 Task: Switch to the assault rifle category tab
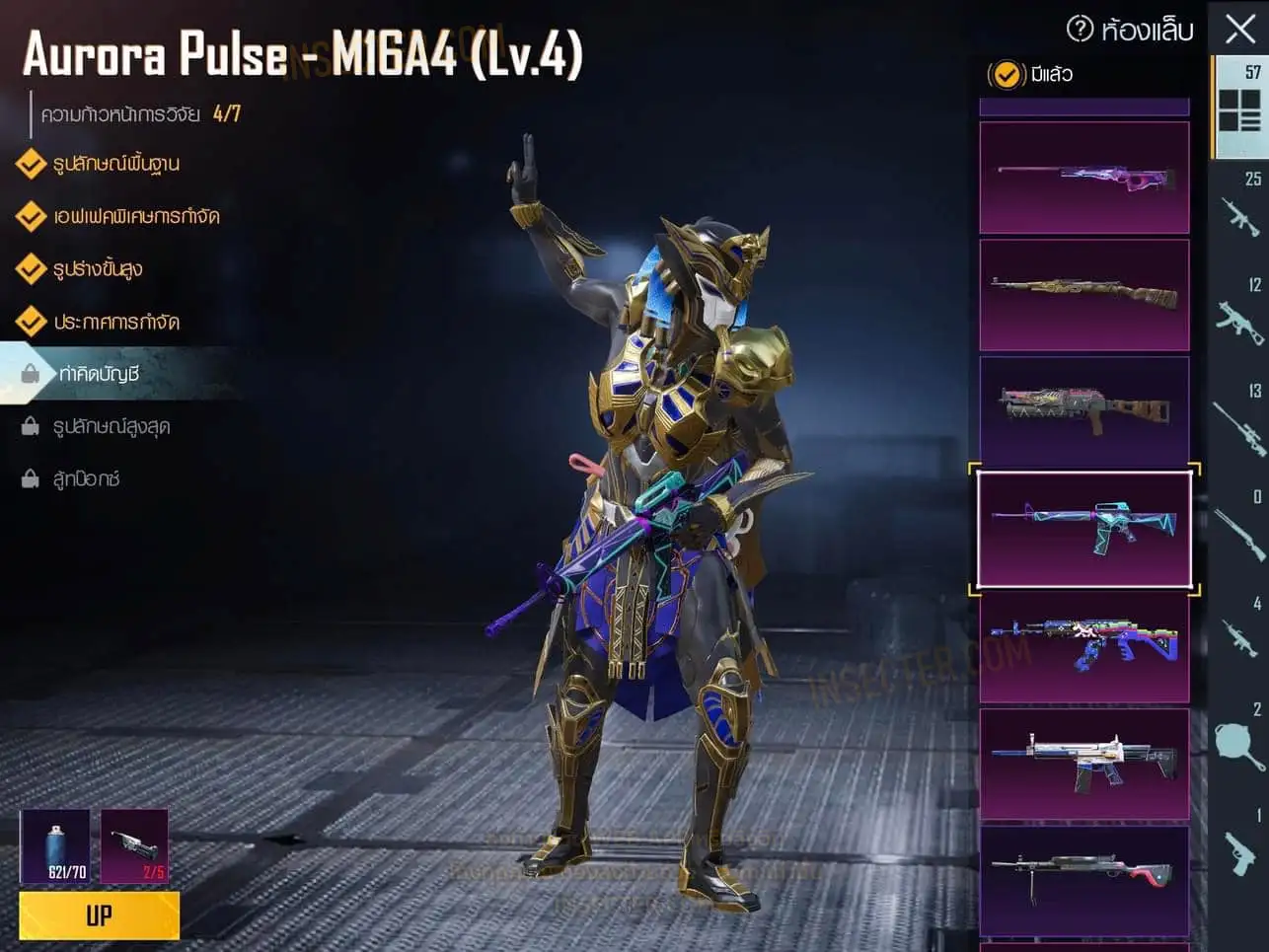[1239, 213]
